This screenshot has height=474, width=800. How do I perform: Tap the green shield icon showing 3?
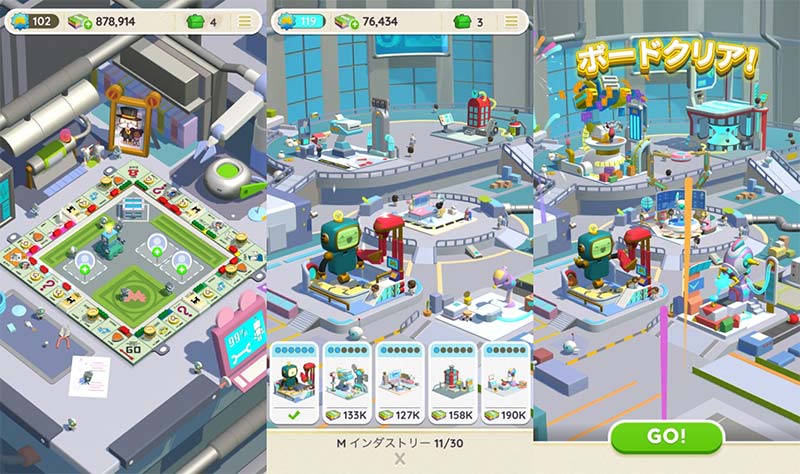click(x=462, y=21)
